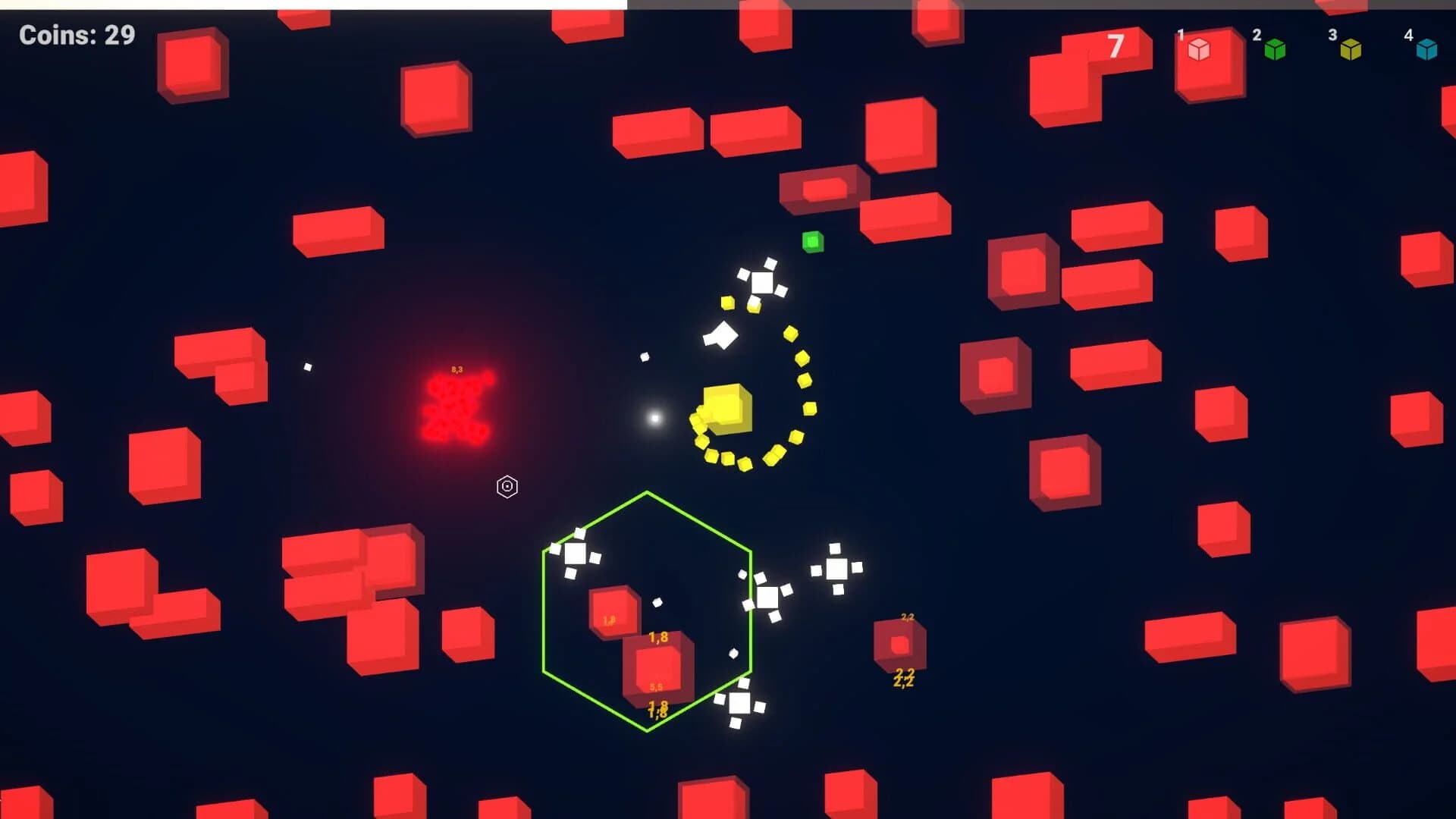Click the yellow player cube
The width and height of the screenshot is (1456, 819).
click(x=726, y=406)
